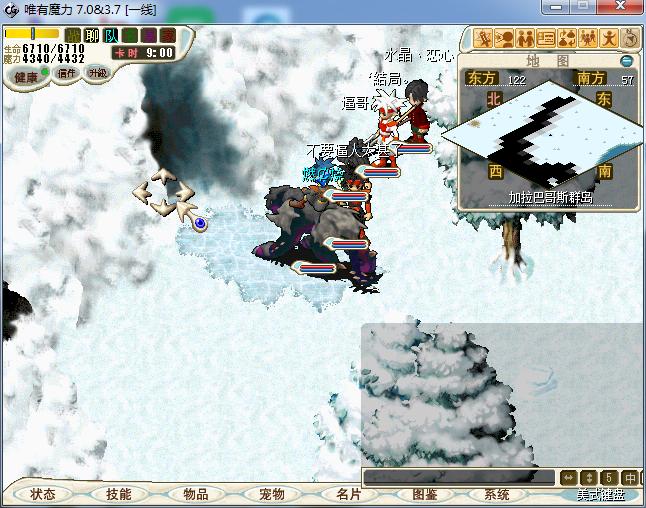Click the 升级 level-up button

[x=97, y=73]
